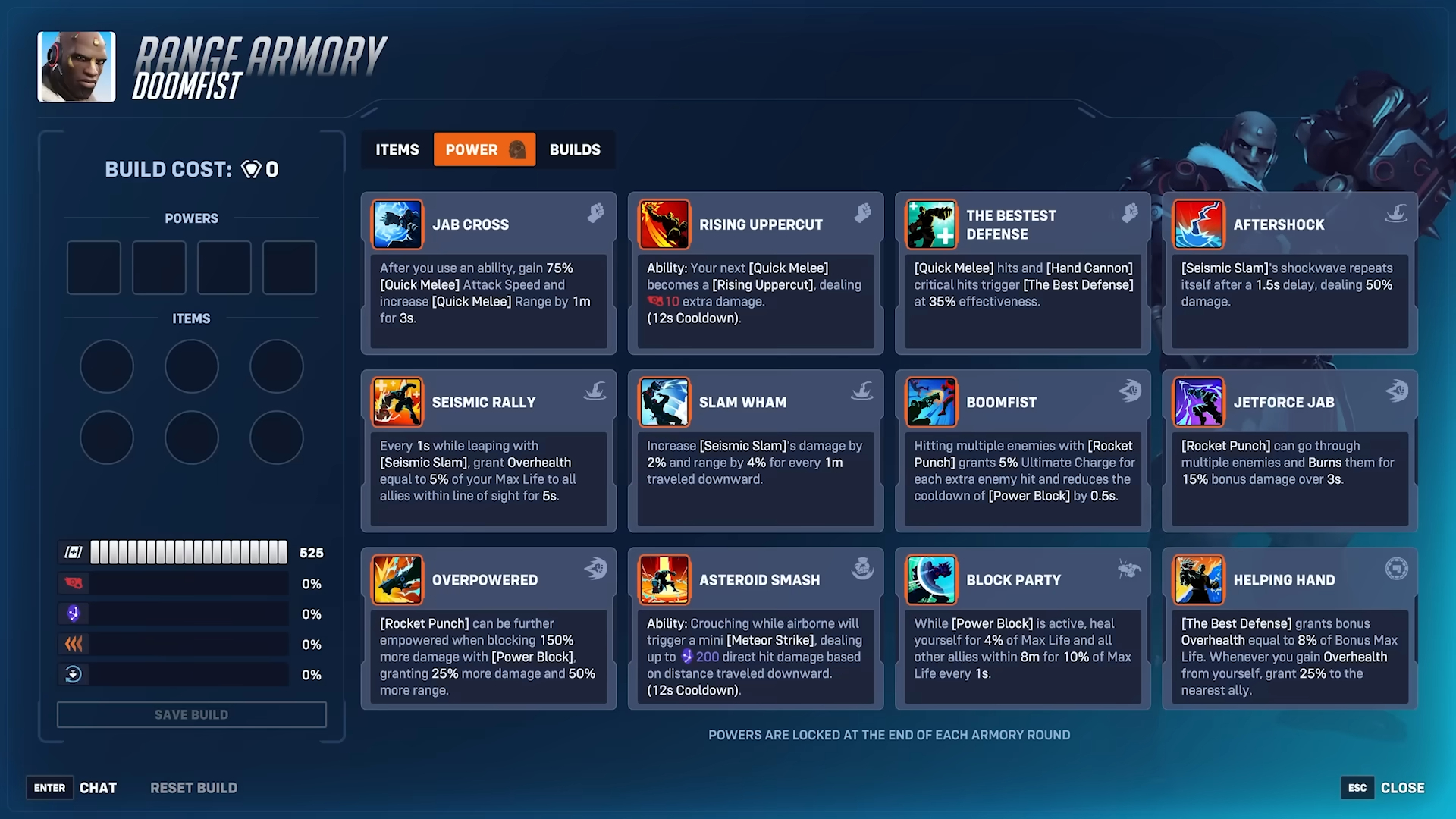Click the Aftershock power icon
1456x819 pixels.
[1198, 224]
